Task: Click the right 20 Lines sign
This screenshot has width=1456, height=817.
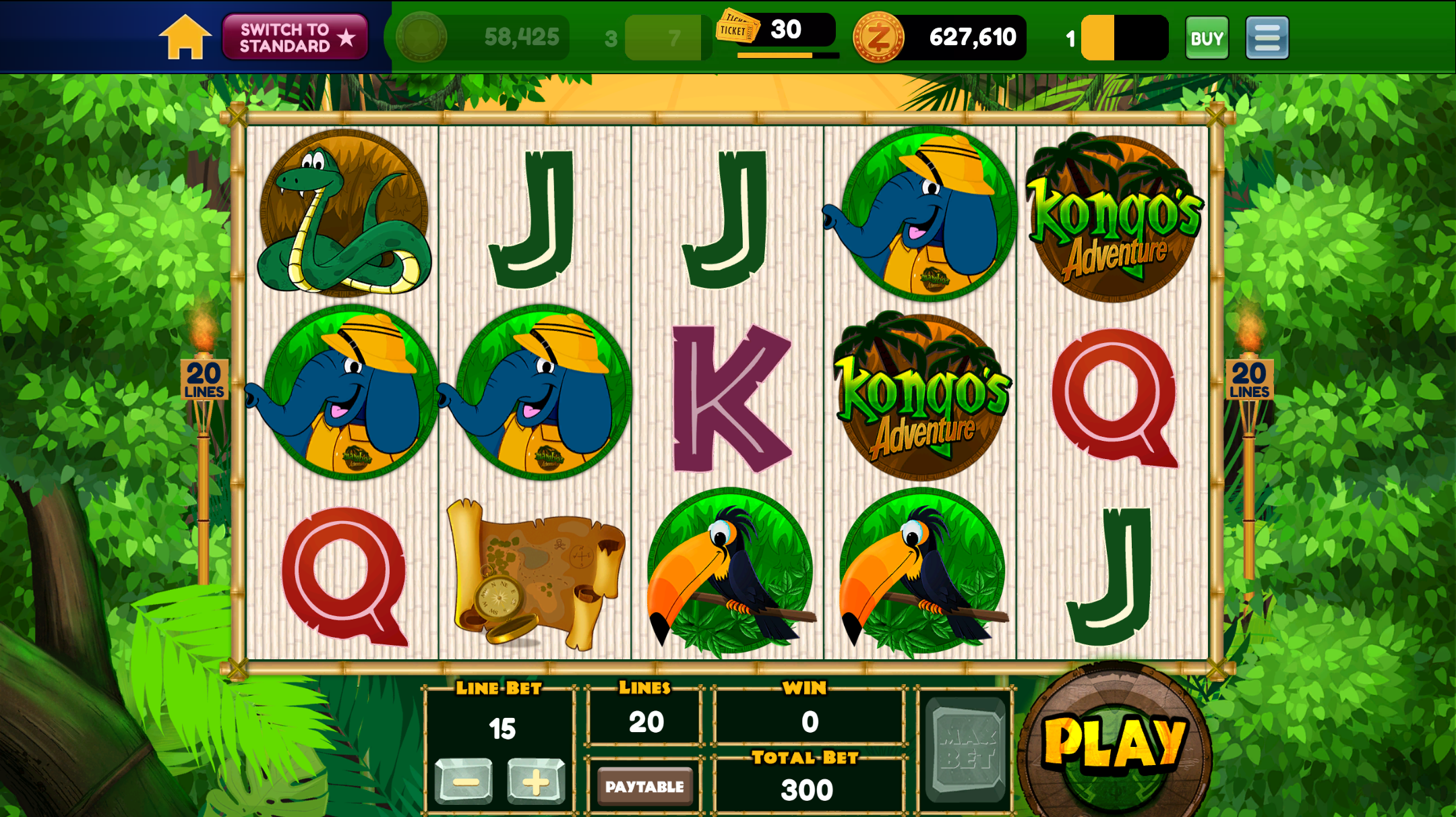Action: point(1249,380)
